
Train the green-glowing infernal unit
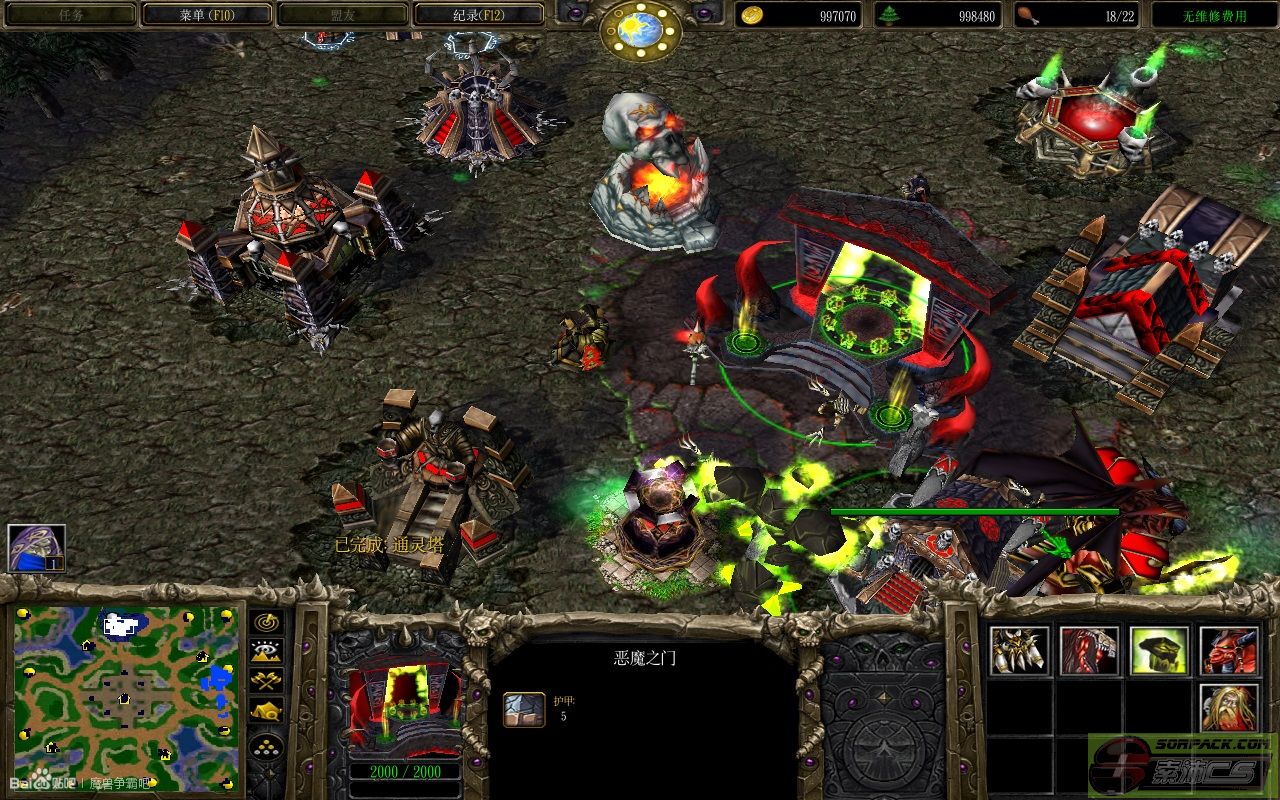[1159, 651]
